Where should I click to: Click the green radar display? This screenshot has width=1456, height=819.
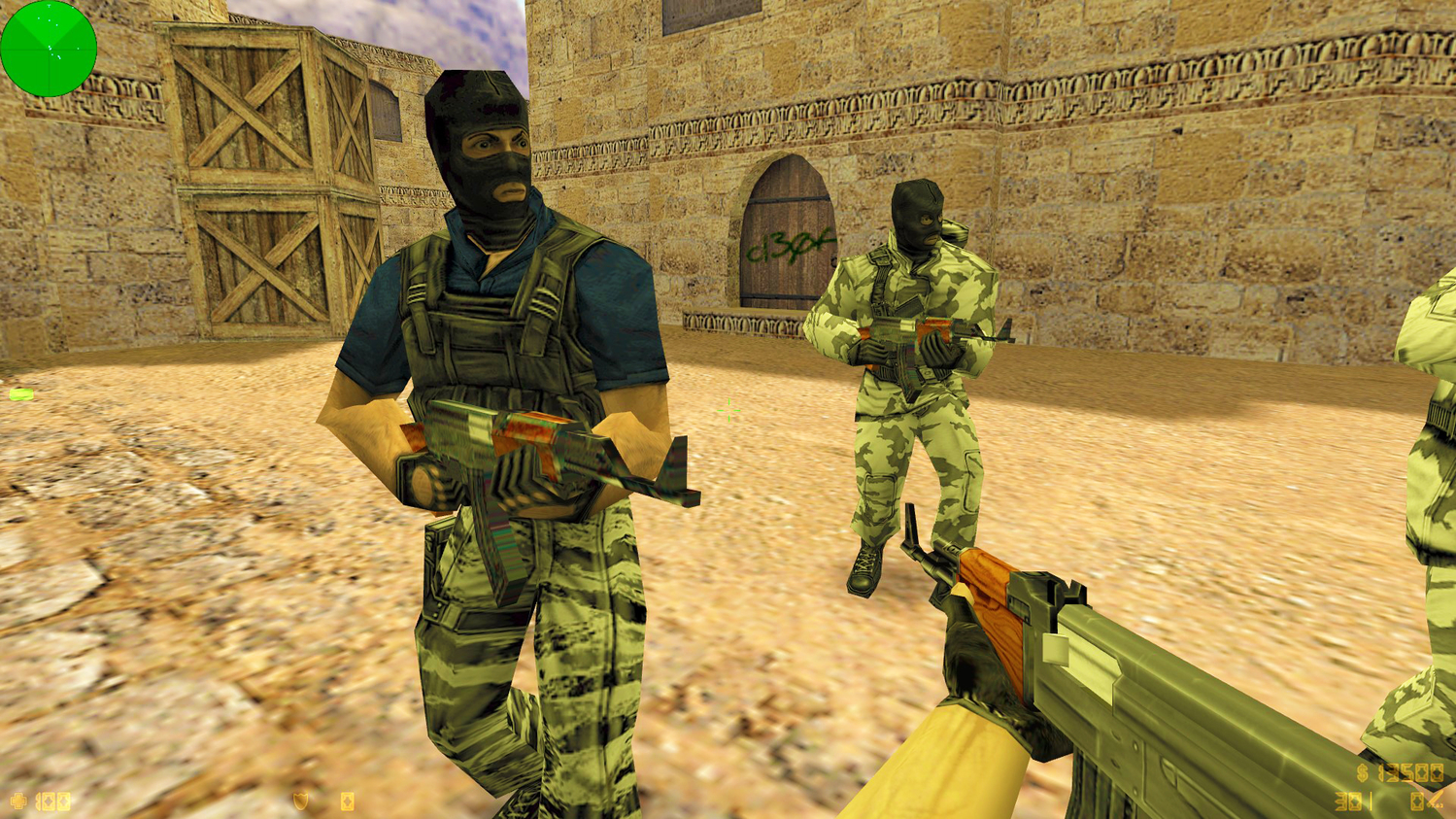pyautogui.click(x=49, y=49)
